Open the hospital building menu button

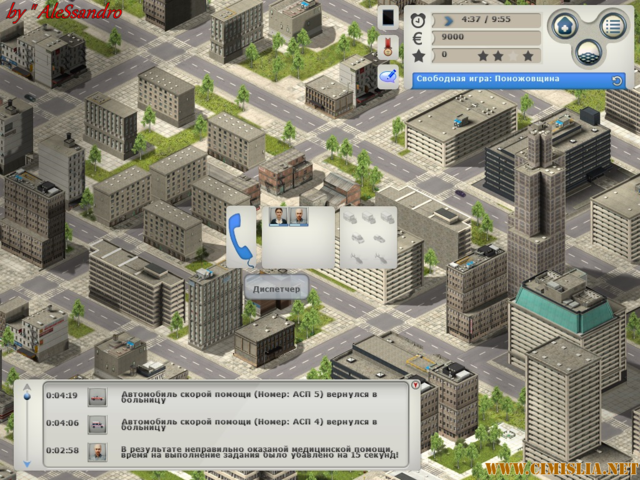564,26
